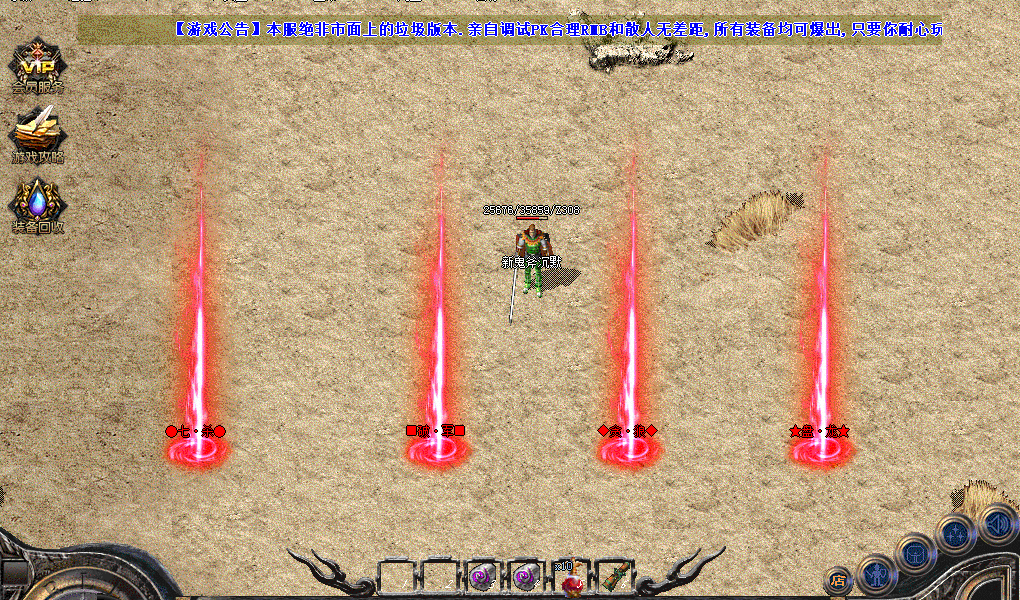The height and width of the screenshot is (600, 1020).
Task: Open the character figure round button
Action: pos(876,573)
